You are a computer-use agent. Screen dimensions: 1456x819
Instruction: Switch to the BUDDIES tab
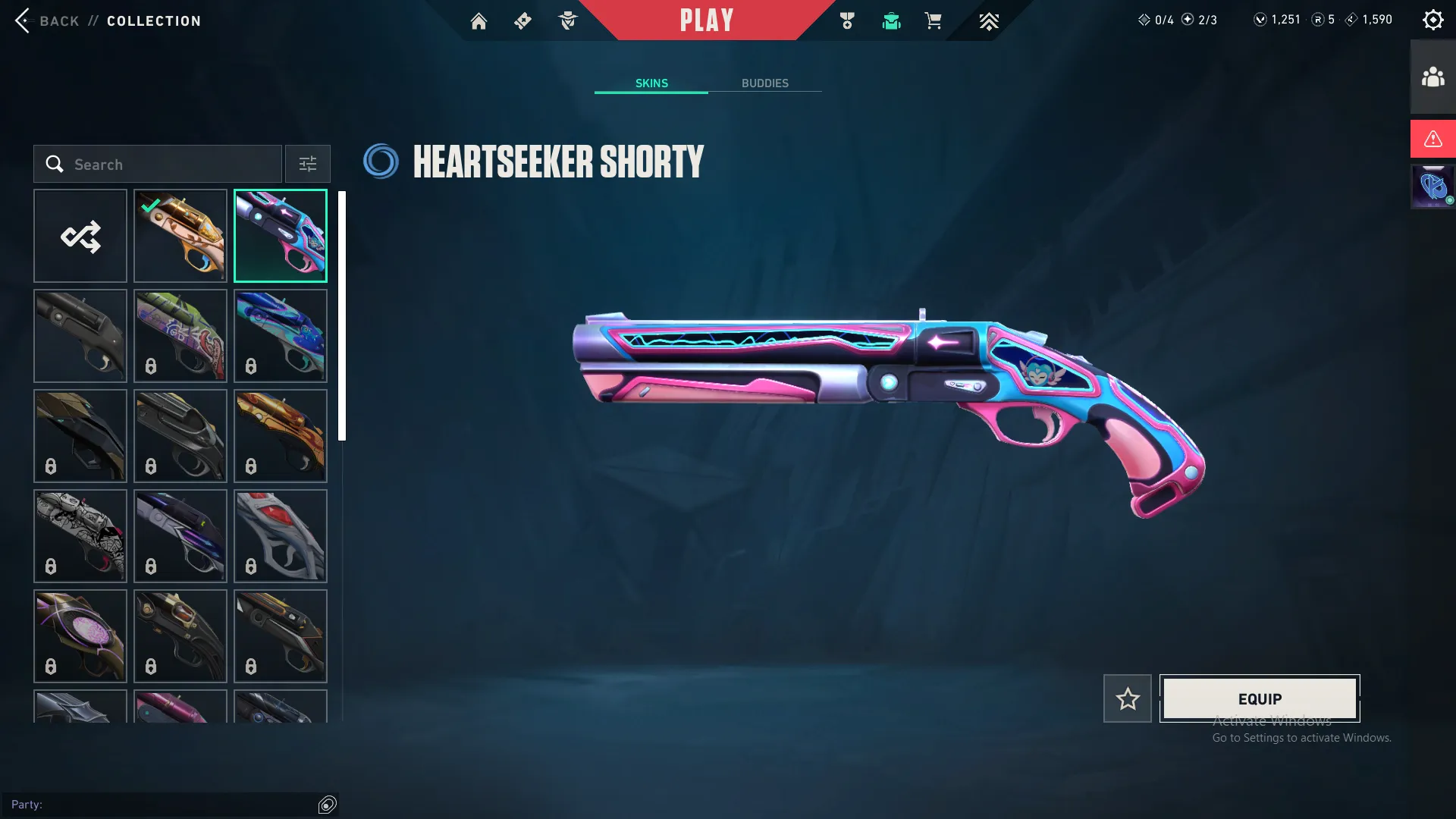[766, 83]
